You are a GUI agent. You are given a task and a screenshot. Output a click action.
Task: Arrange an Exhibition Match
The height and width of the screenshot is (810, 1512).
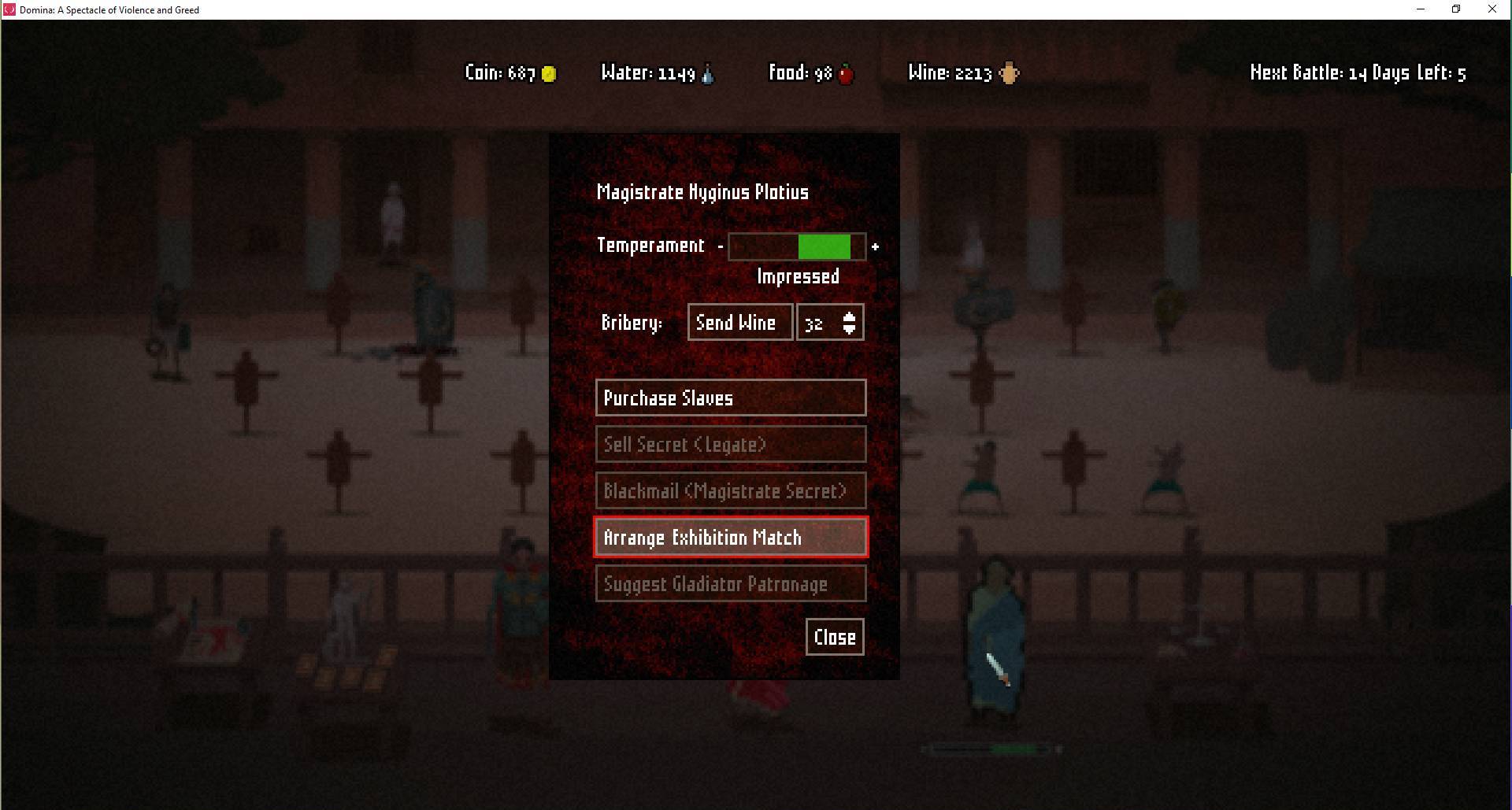(x=730, y=537)
